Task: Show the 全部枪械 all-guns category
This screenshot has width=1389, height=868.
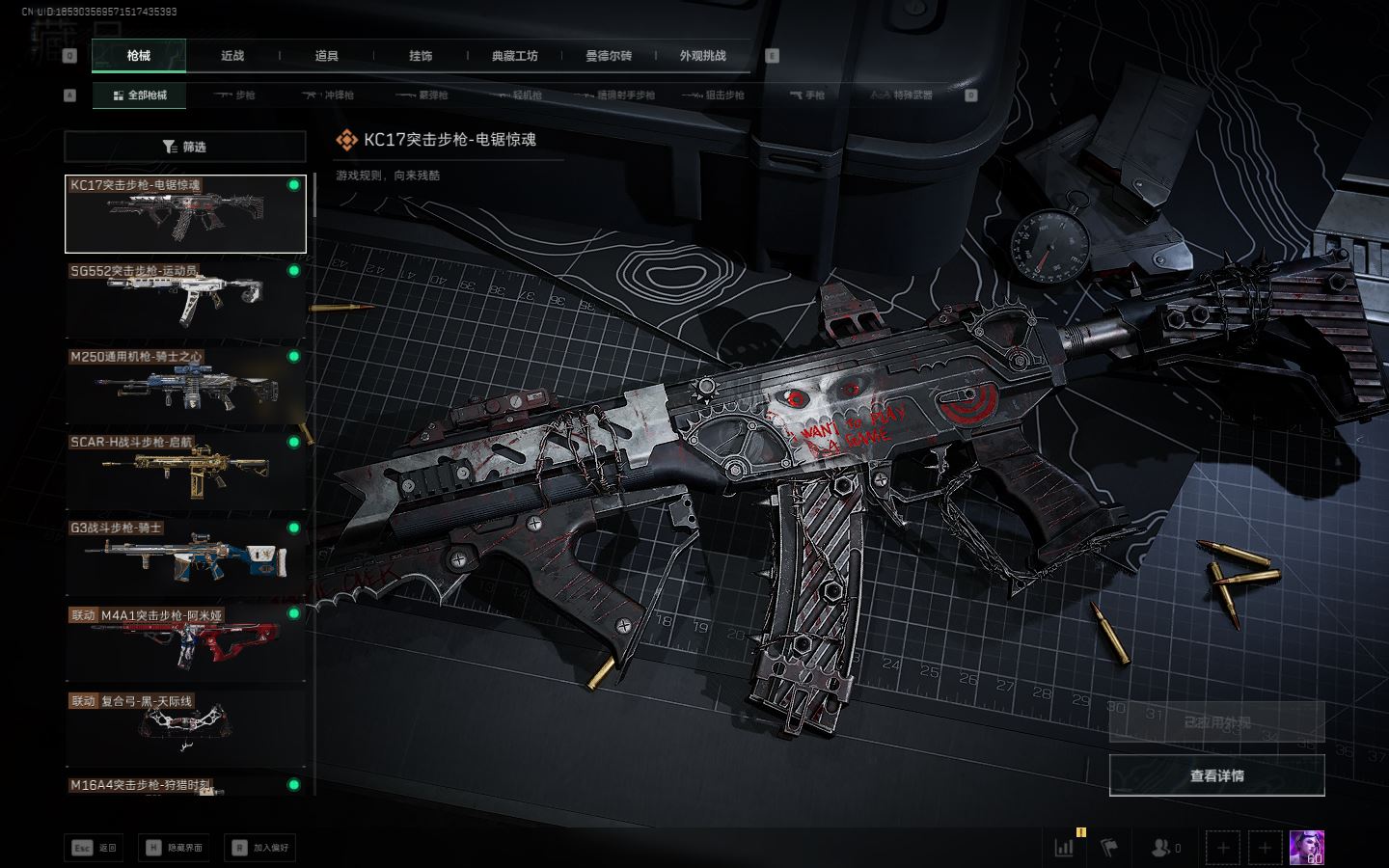Action: click(x=140, y=95)
